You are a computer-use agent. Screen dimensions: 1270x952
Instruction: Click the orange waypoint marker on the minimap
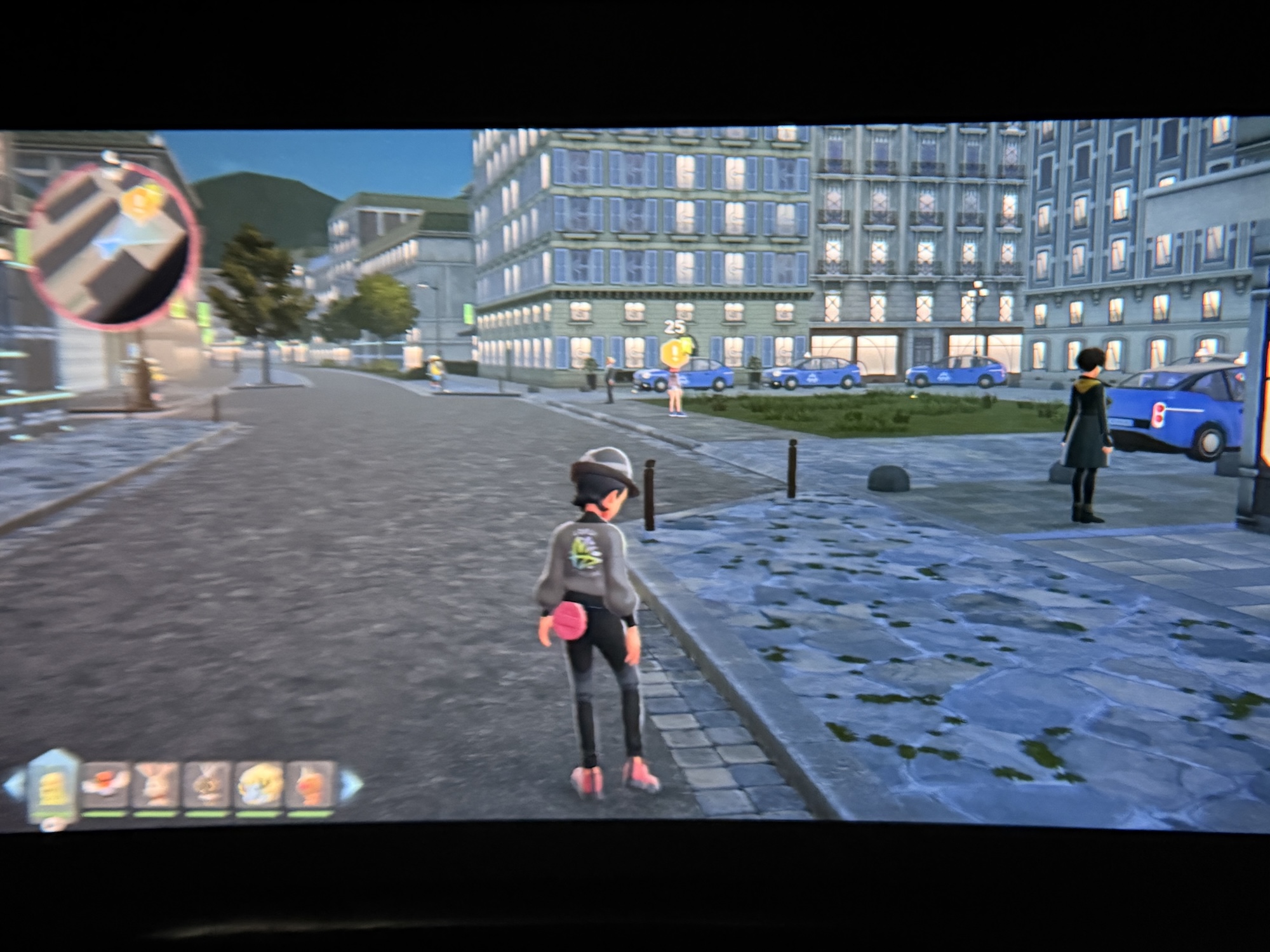point(140,202)
